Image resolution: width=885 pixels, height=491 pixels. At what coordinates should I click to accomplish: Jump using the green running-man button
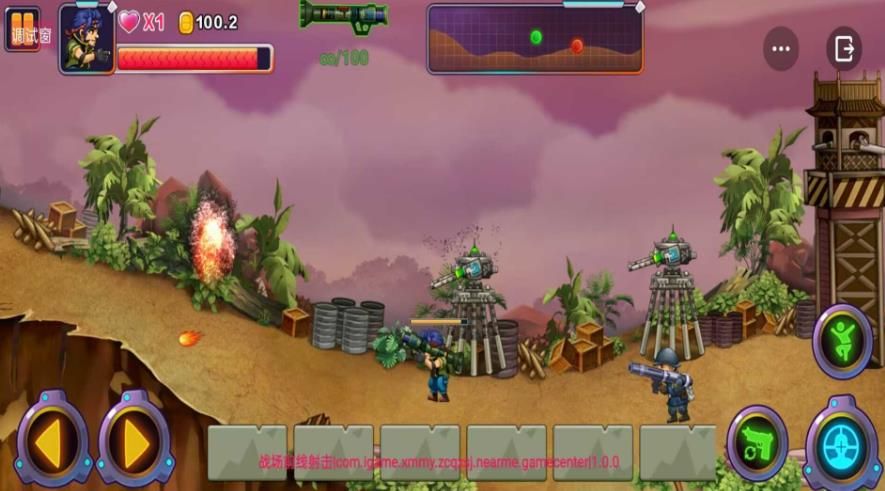(841, 341)
